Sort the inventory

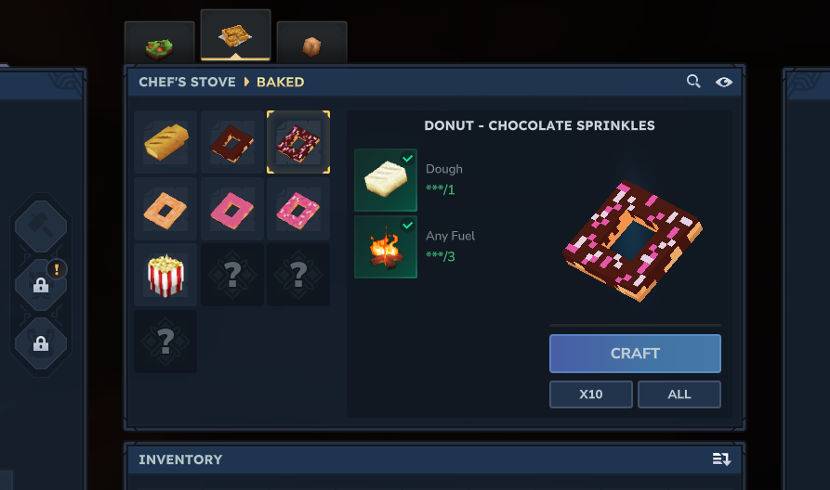pyautogui.click(x=721, y=459)
